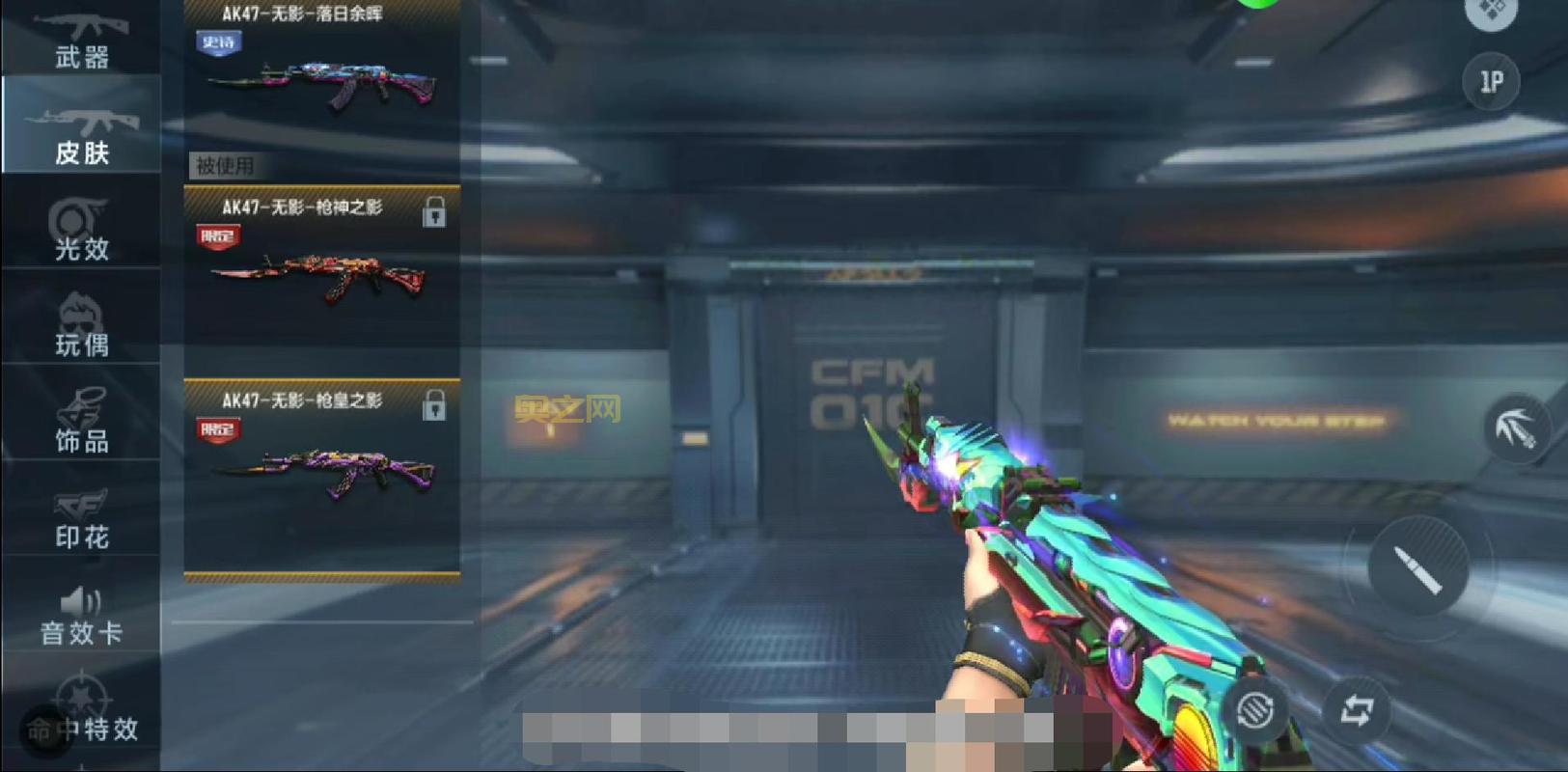This screenshot has height=772, width=1568.
Task: Choose the 音效卡 sound card tab
Action: pos(81,615)
